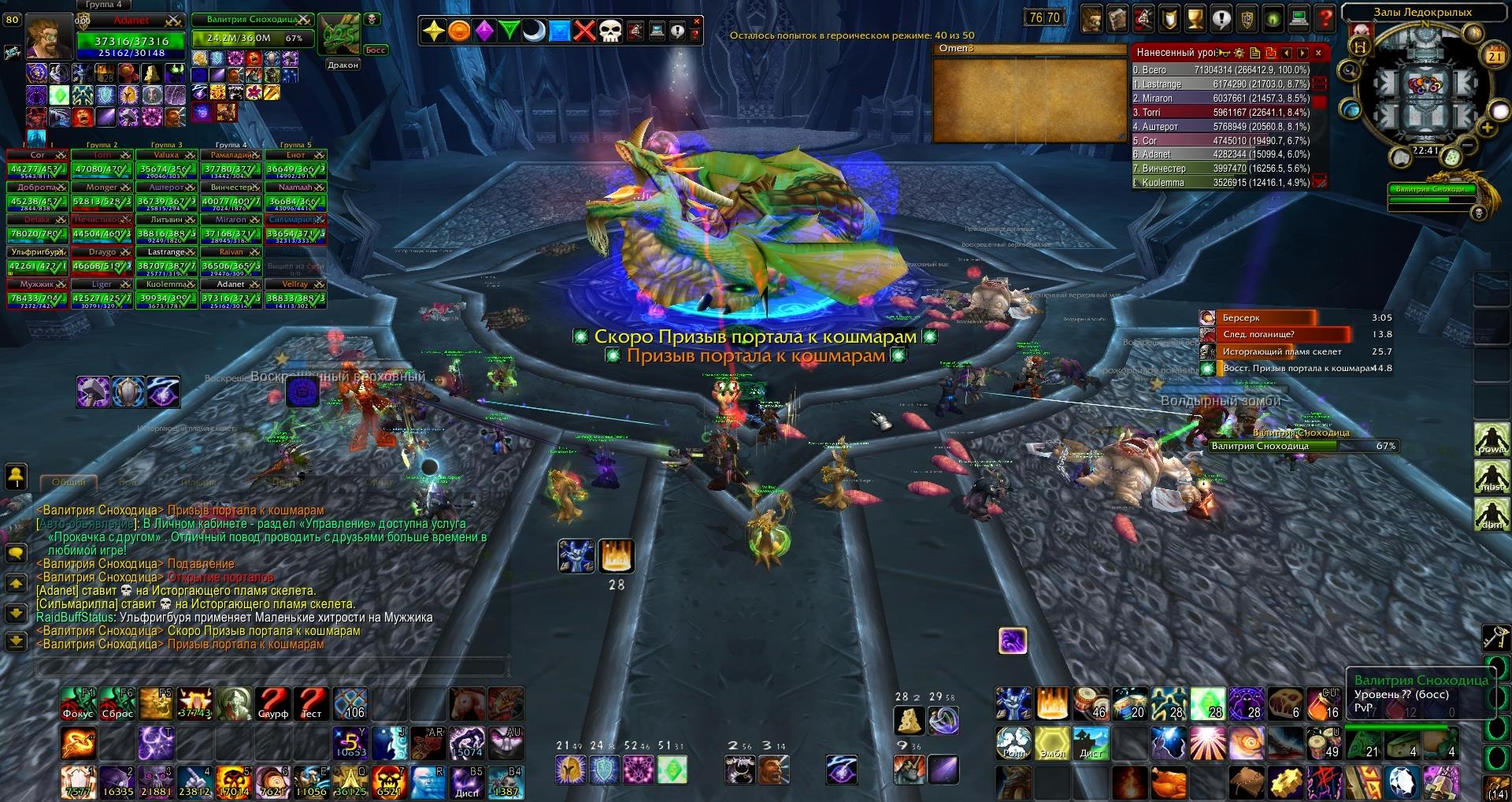Switch to the Общий chat tab
Screen dimensions: 1512x802
[x=69, y=482]
